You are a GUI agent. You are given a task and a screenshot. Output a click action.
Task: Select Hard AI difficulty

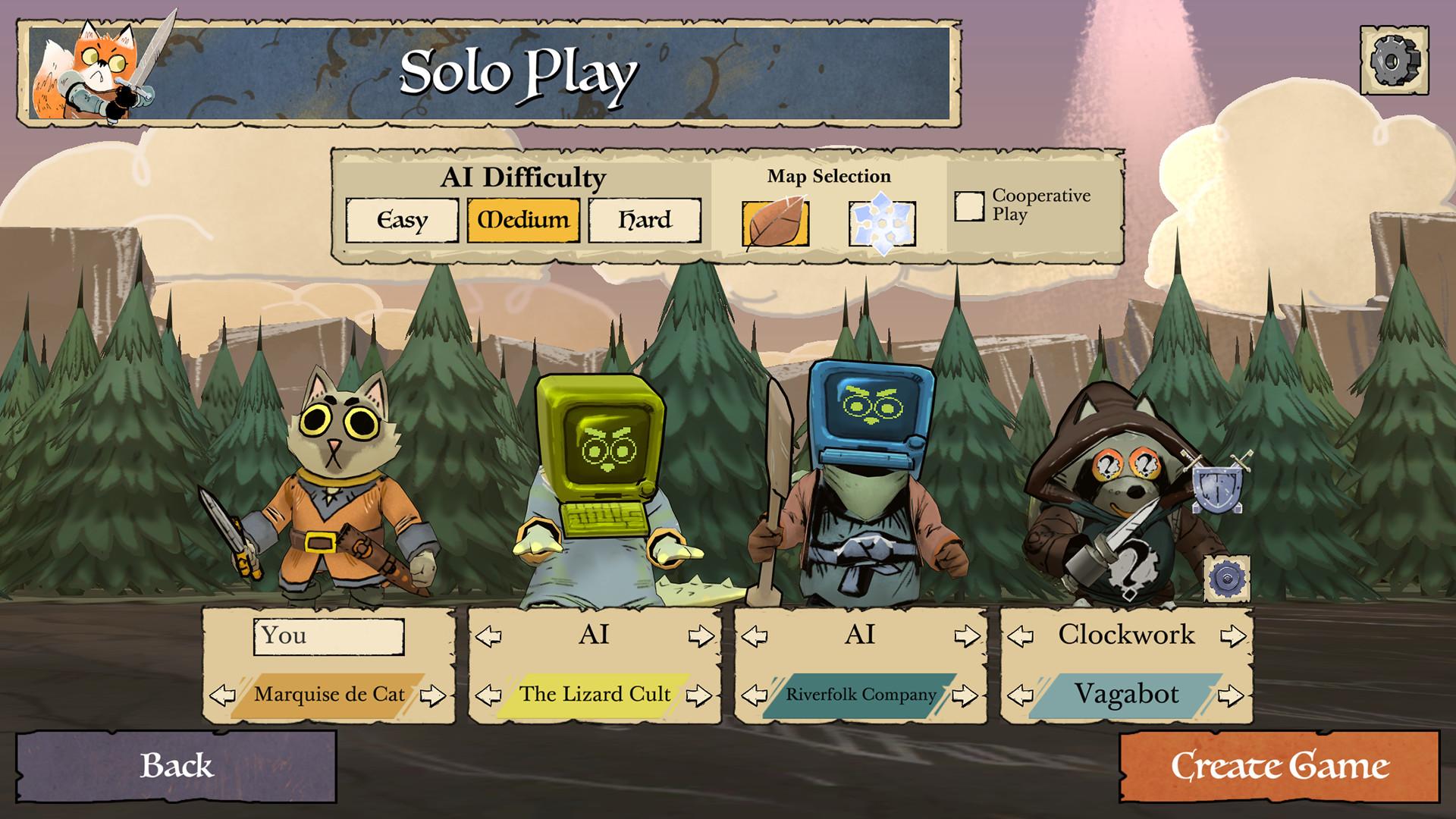645,220
